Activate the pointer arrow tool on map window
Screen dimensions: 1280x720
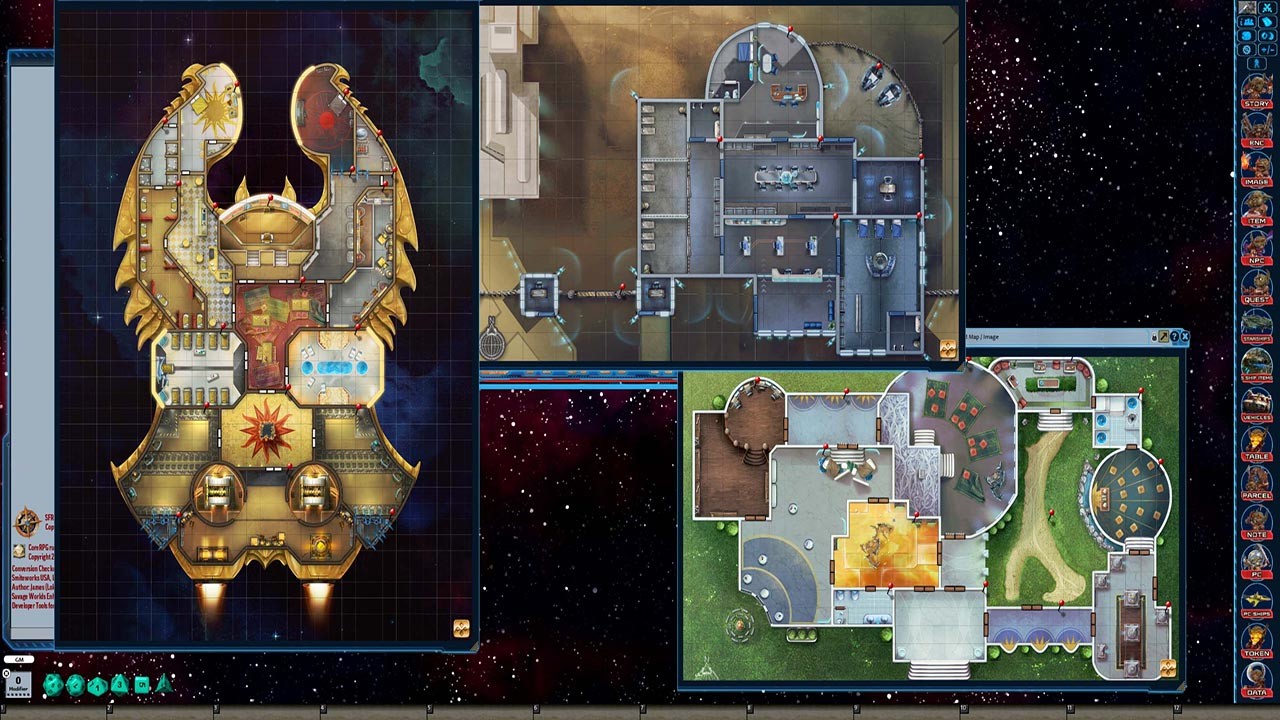[1164, 337]
